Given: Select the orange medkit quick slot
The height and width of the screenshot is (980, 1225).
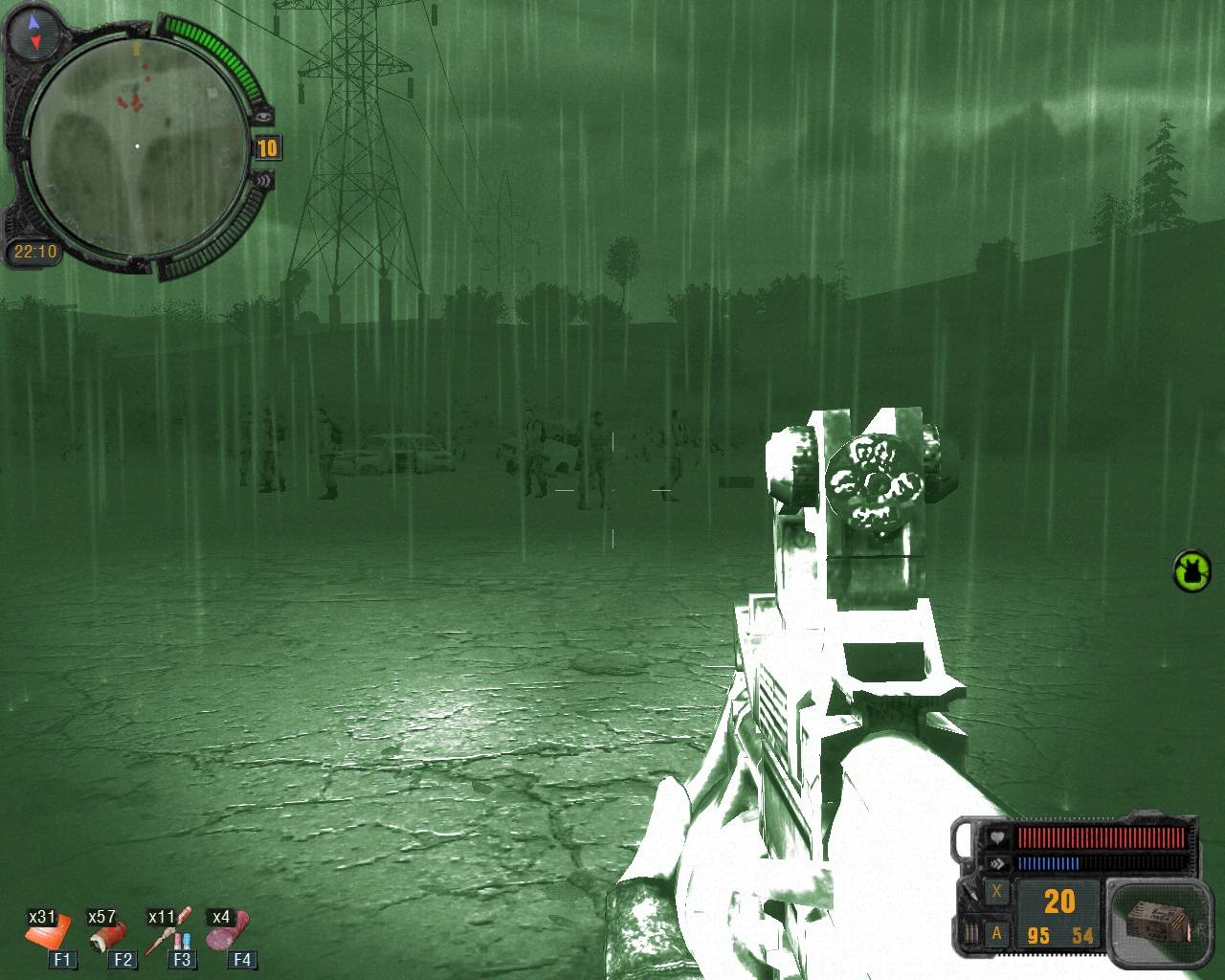Looking at the screenshot, I should (x=48, y=931).
